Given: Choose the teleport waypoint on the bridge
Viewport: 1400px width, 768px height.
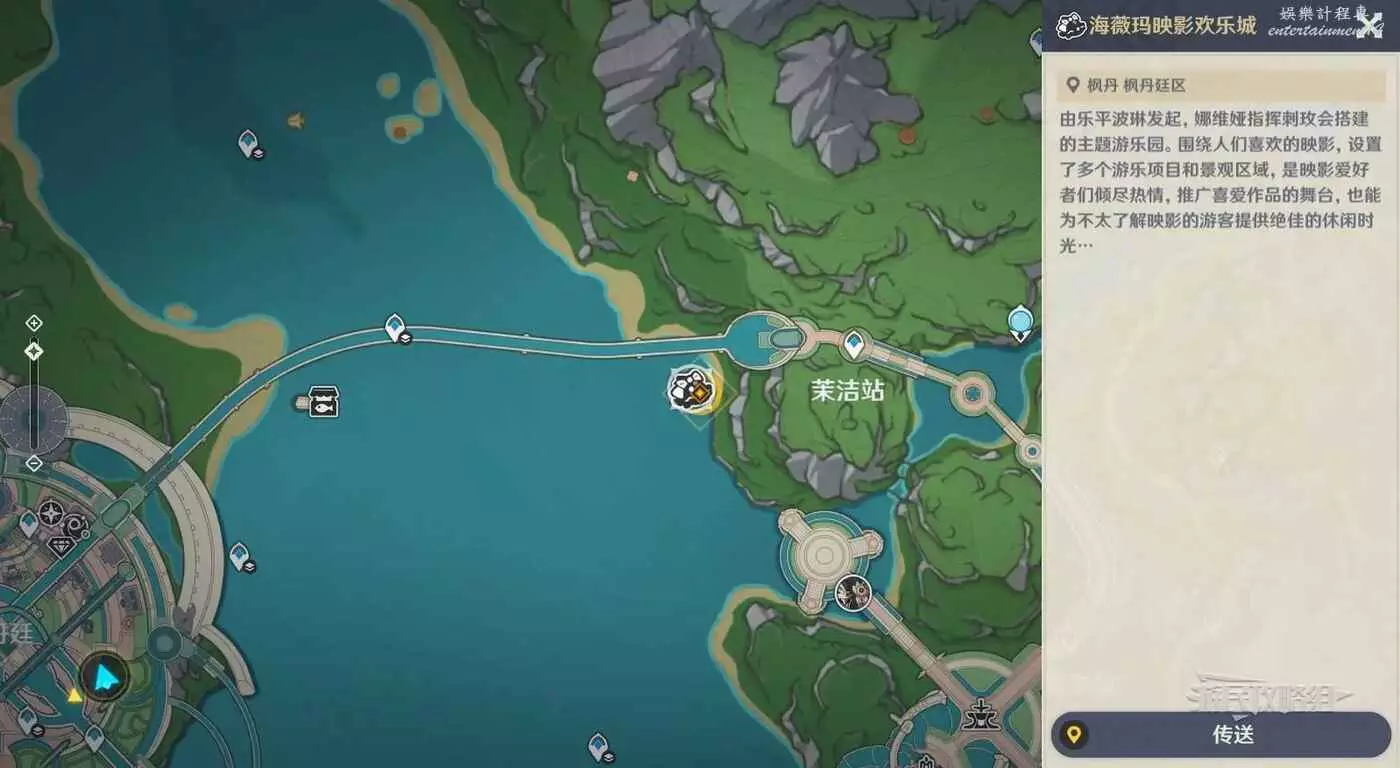Looking at the screenshot, I should pos(396,327).
